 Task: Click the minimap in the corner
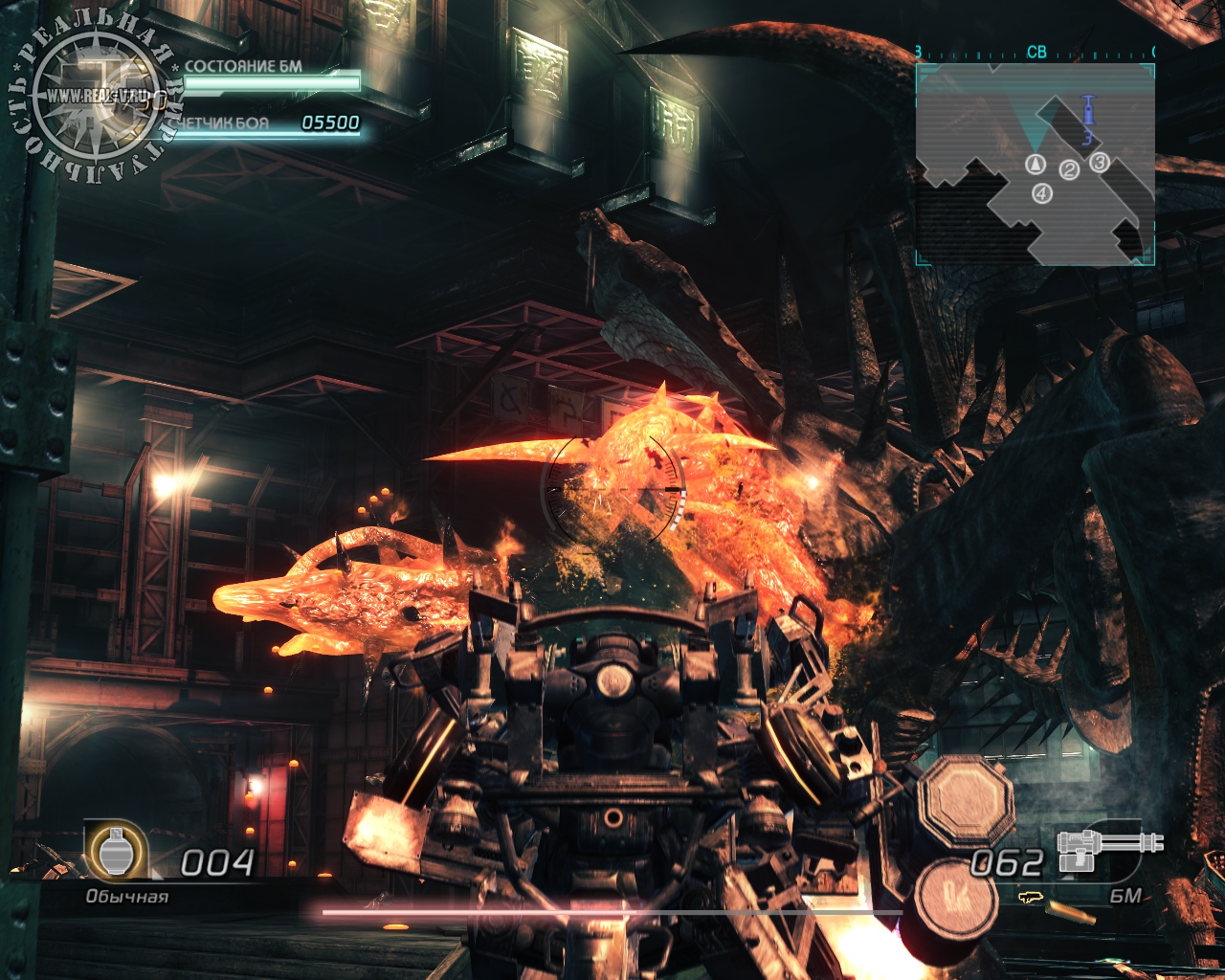(x=1035, y=164)
